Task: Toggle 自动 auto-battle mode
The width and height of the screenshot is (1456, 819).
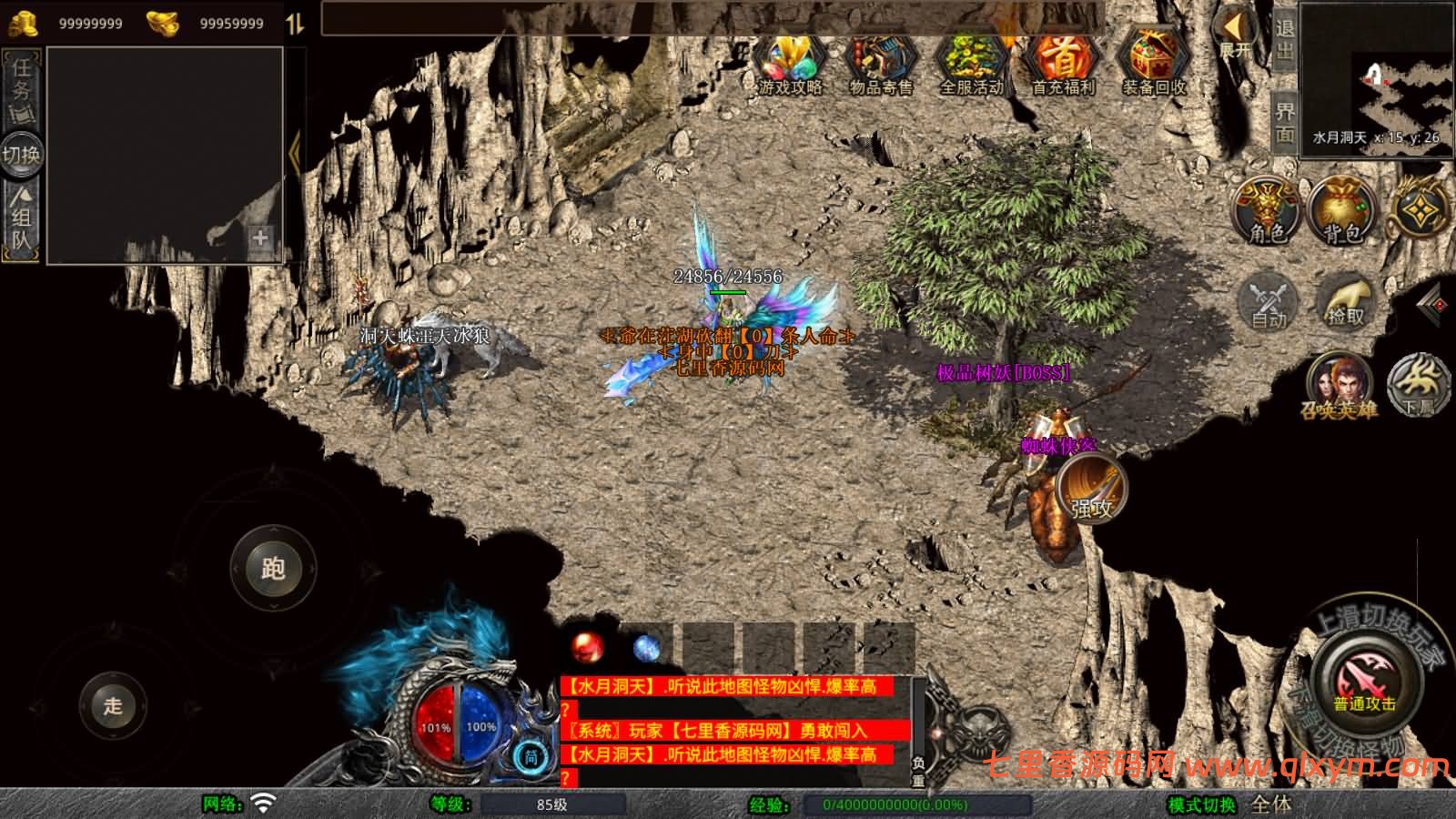Action: coord(1268,301)
